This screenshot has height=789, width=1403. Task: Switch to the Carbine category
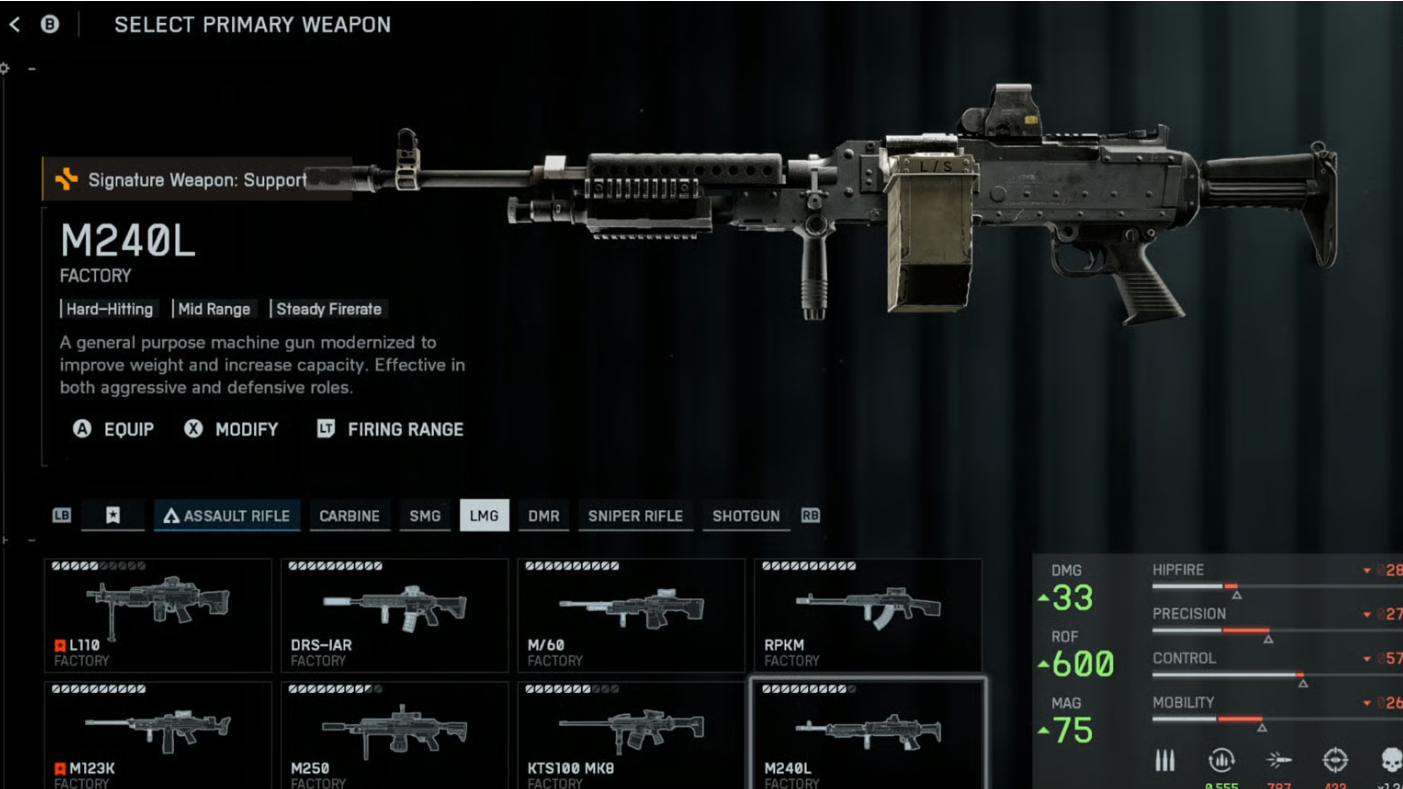point(349,516)
